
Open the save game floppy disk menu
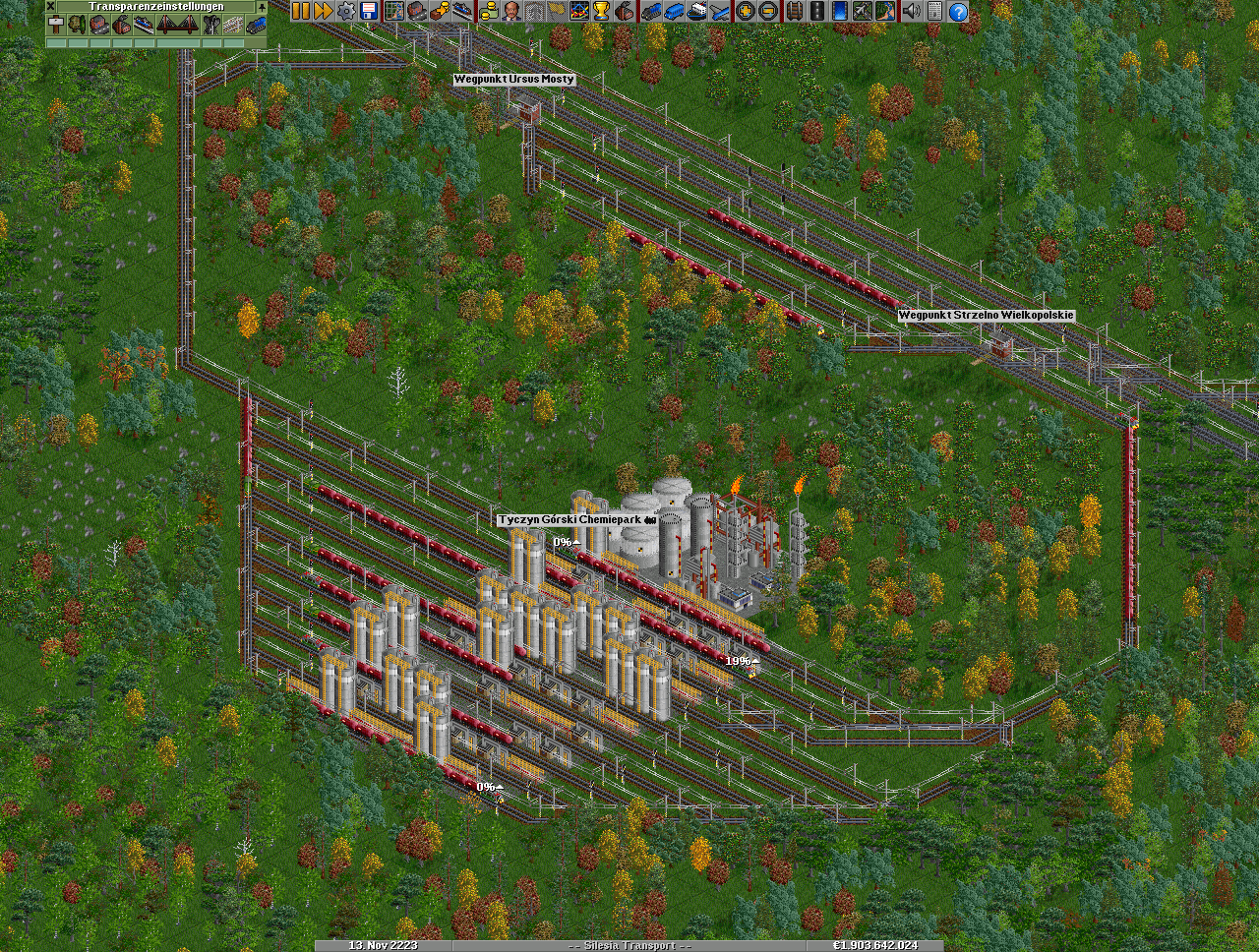[369, 11]
